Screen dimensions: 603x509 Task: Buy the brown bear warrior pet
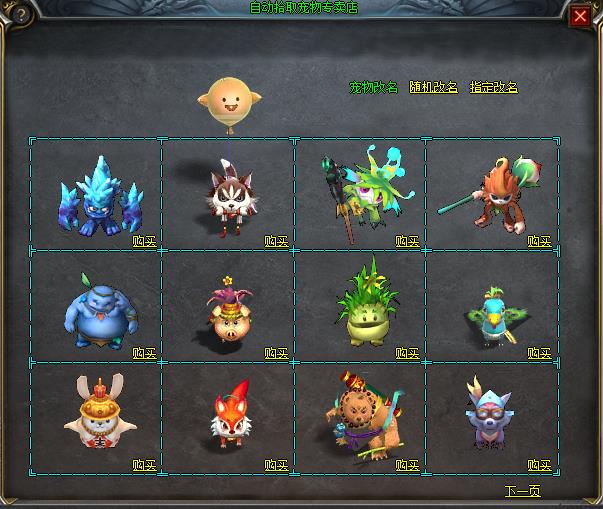407,465
